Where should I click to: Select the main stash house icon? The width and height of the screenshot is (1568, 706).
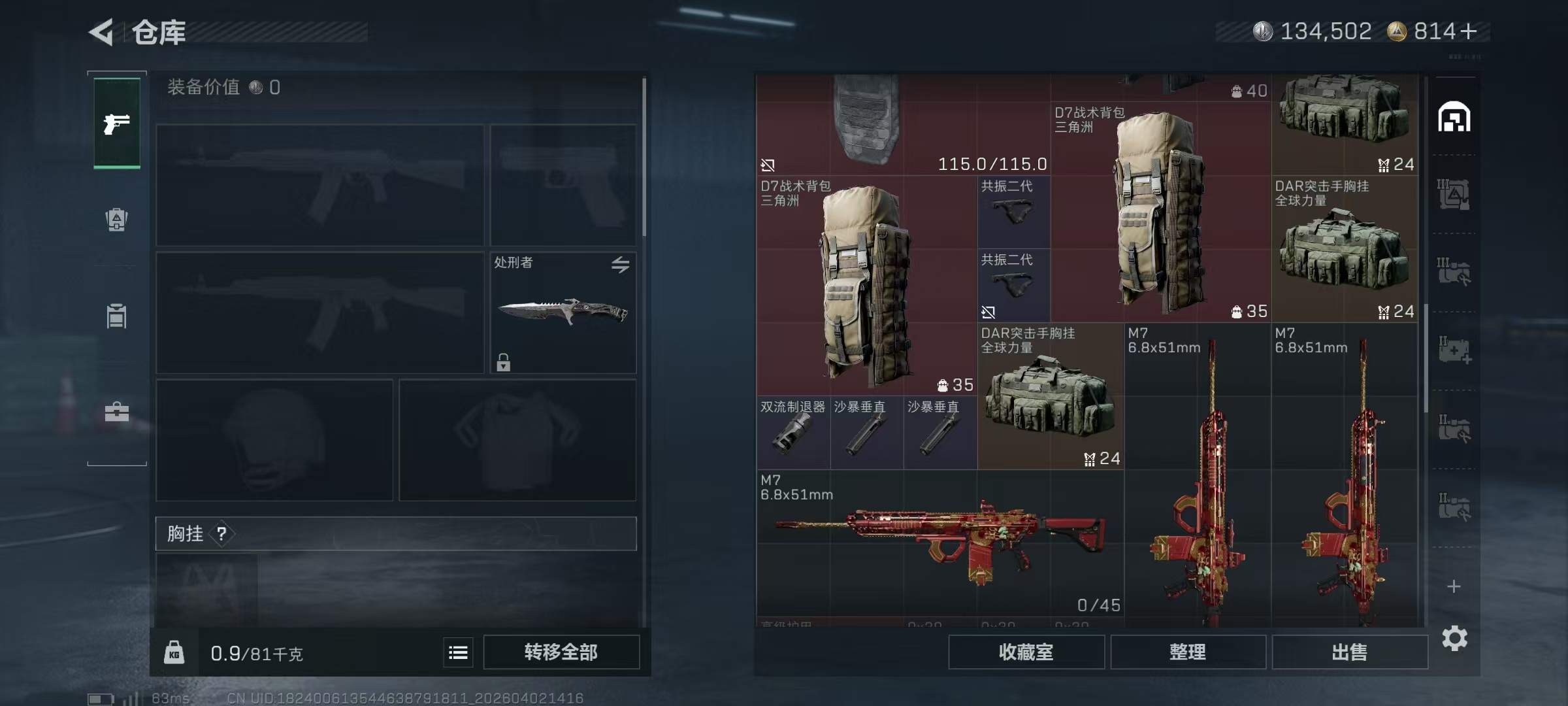[x=1454, y=117]
